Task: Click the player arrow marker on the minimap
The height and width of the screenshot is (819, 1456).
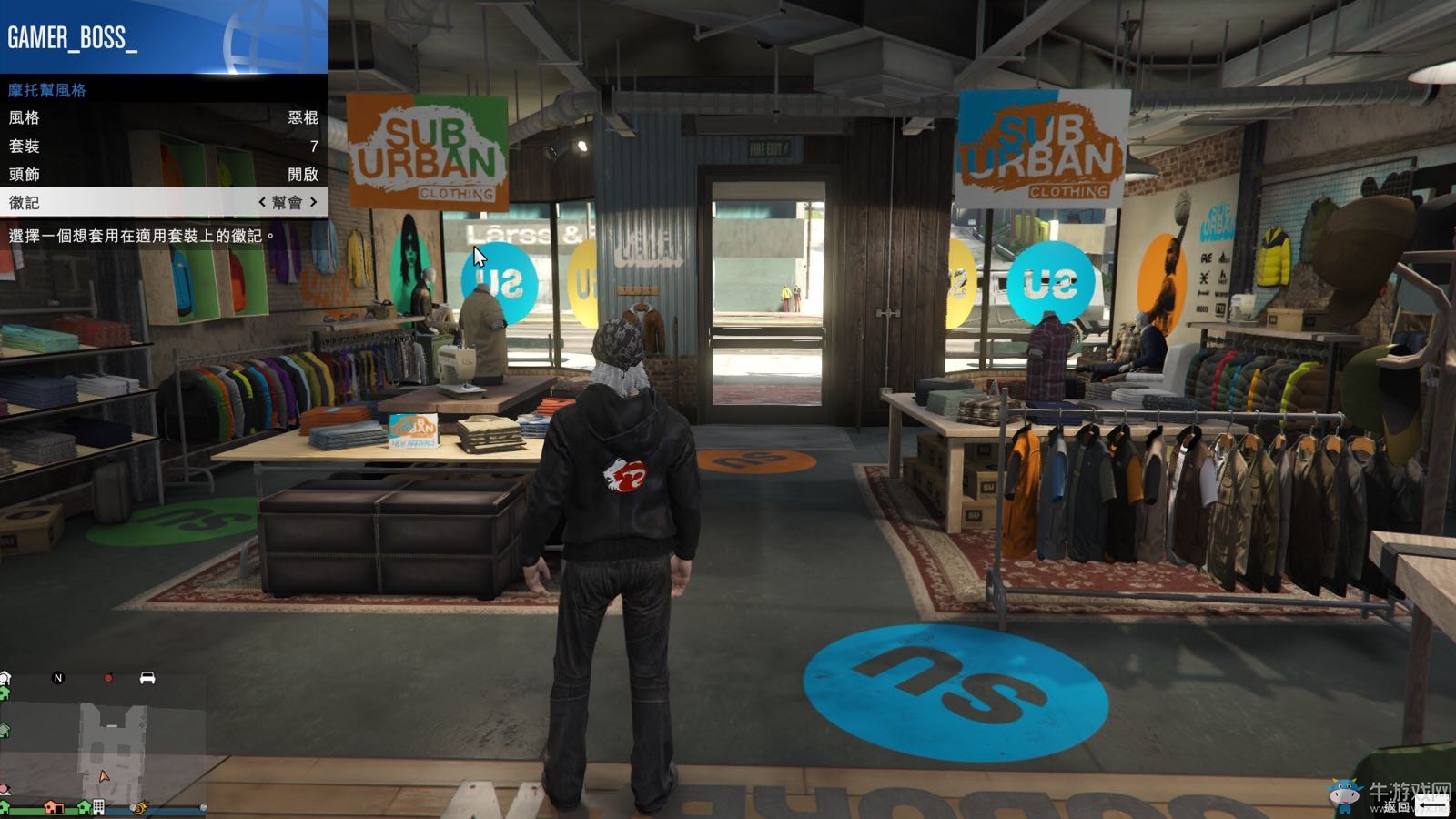Action: point(103,776)
